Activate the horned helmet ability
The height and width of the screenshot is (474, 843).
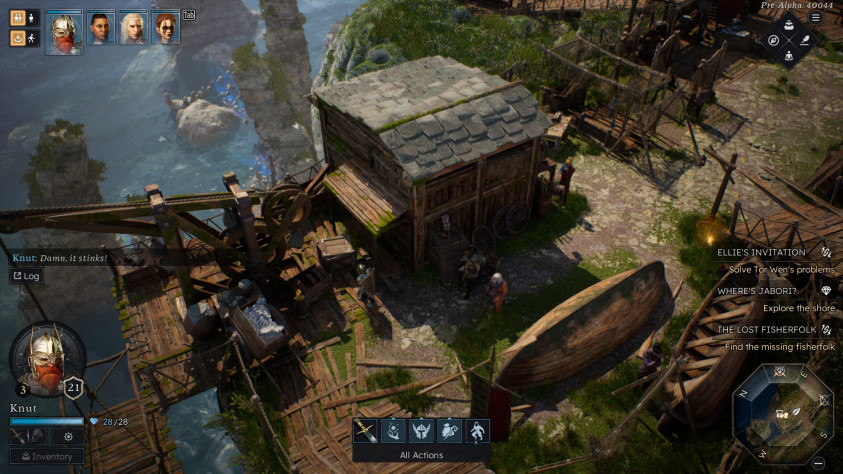[x=421, y=430]
